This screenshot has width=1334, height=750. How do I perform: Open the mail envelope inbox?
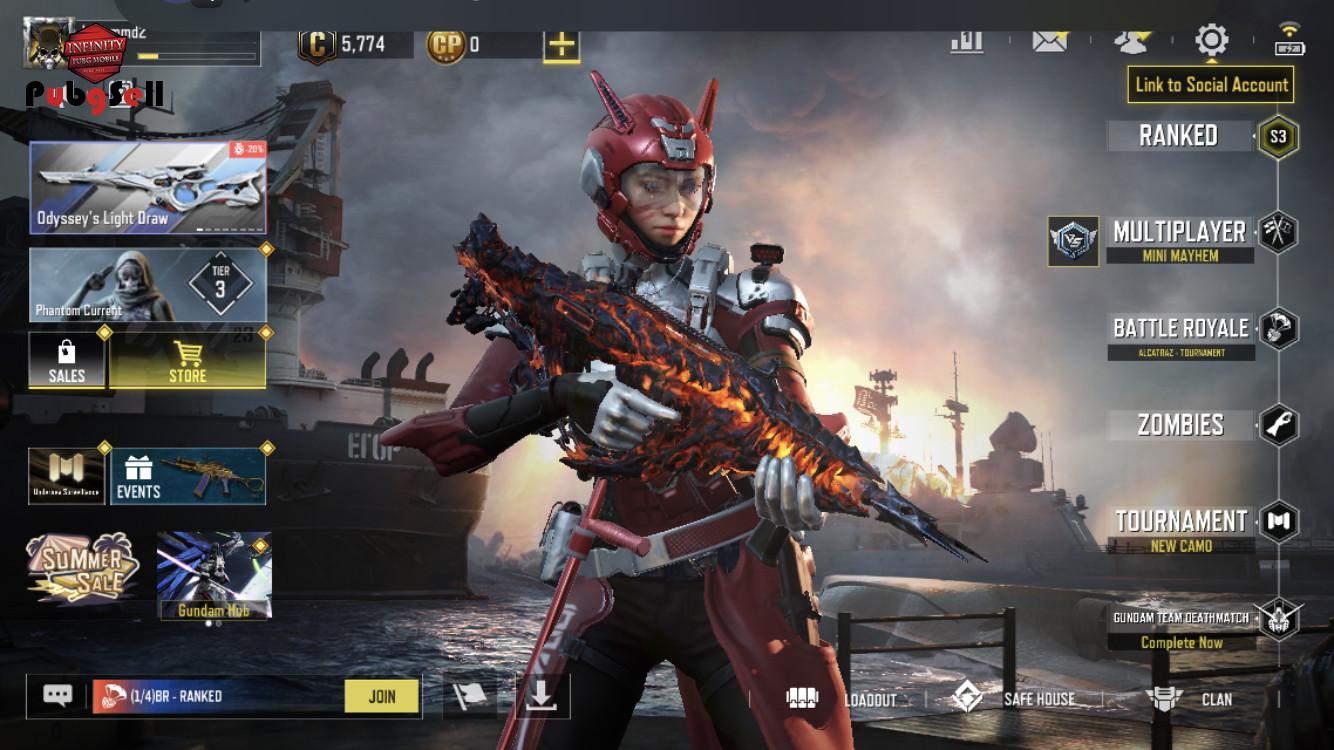[1049, 41]
